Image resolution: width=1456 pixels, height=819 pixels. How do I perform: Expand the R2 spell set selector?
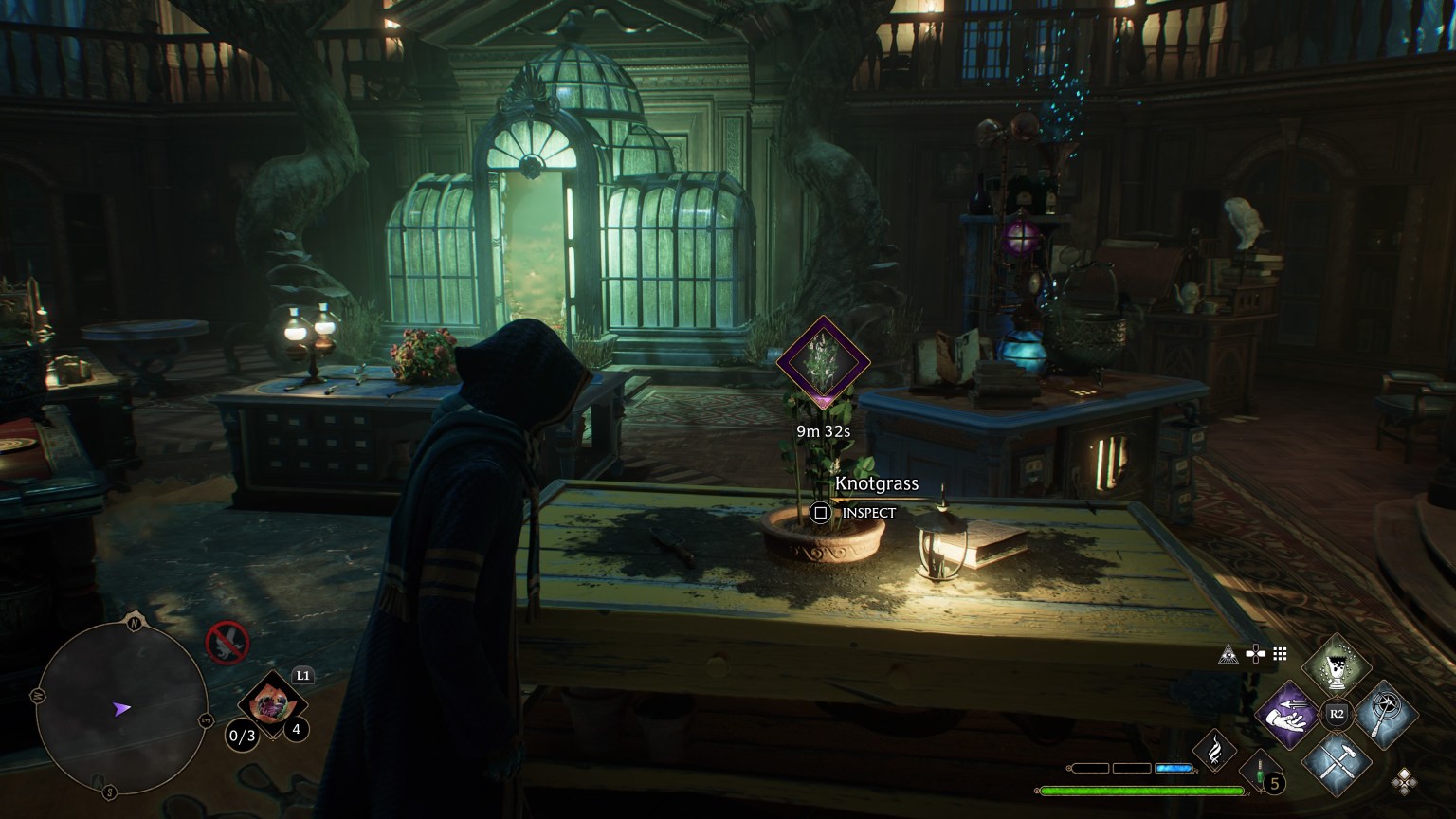pos(1336,713)
